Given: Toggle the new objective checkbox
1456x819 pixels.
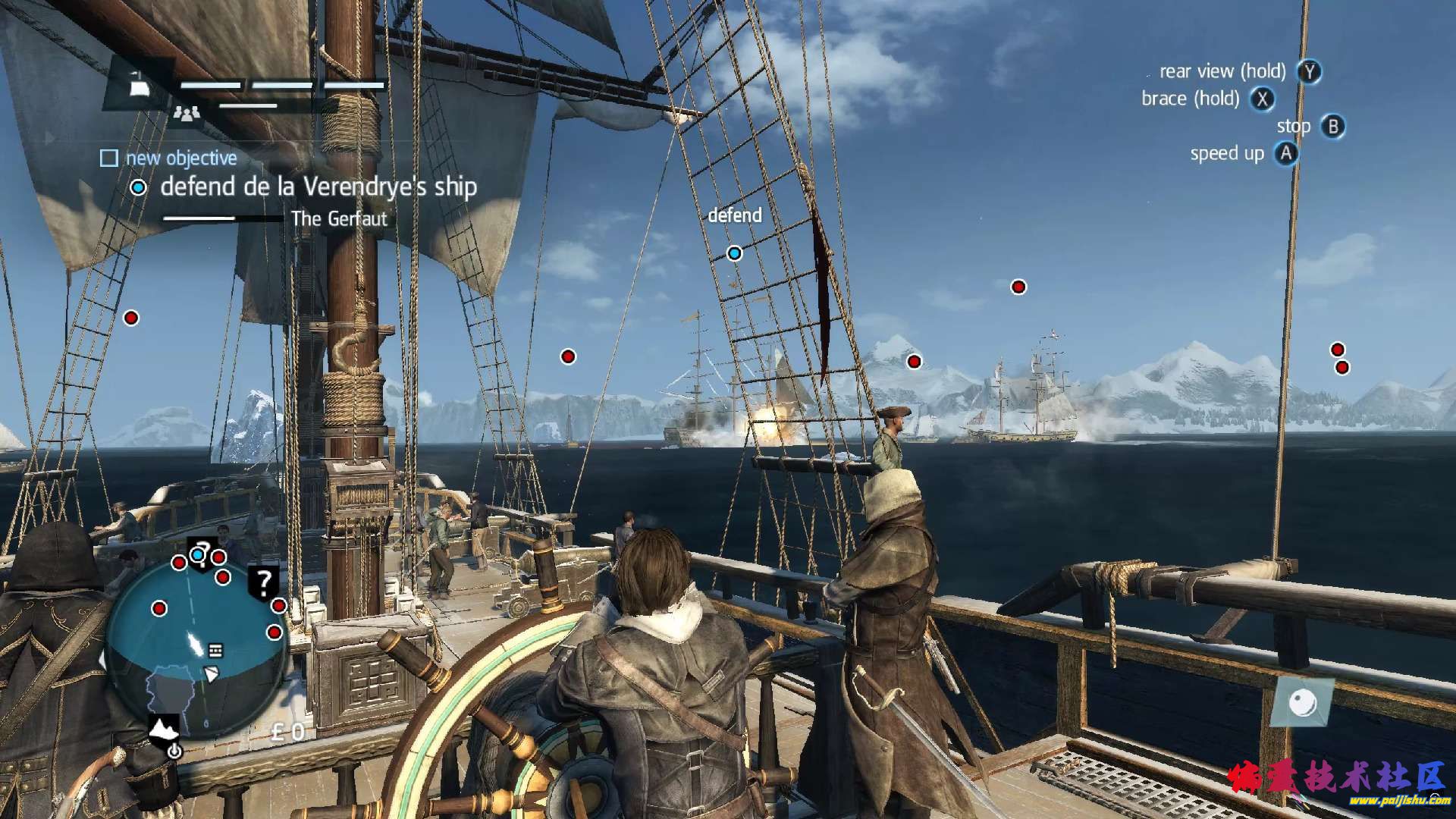Looking at the screenshot, I should (x=109, y=158).
